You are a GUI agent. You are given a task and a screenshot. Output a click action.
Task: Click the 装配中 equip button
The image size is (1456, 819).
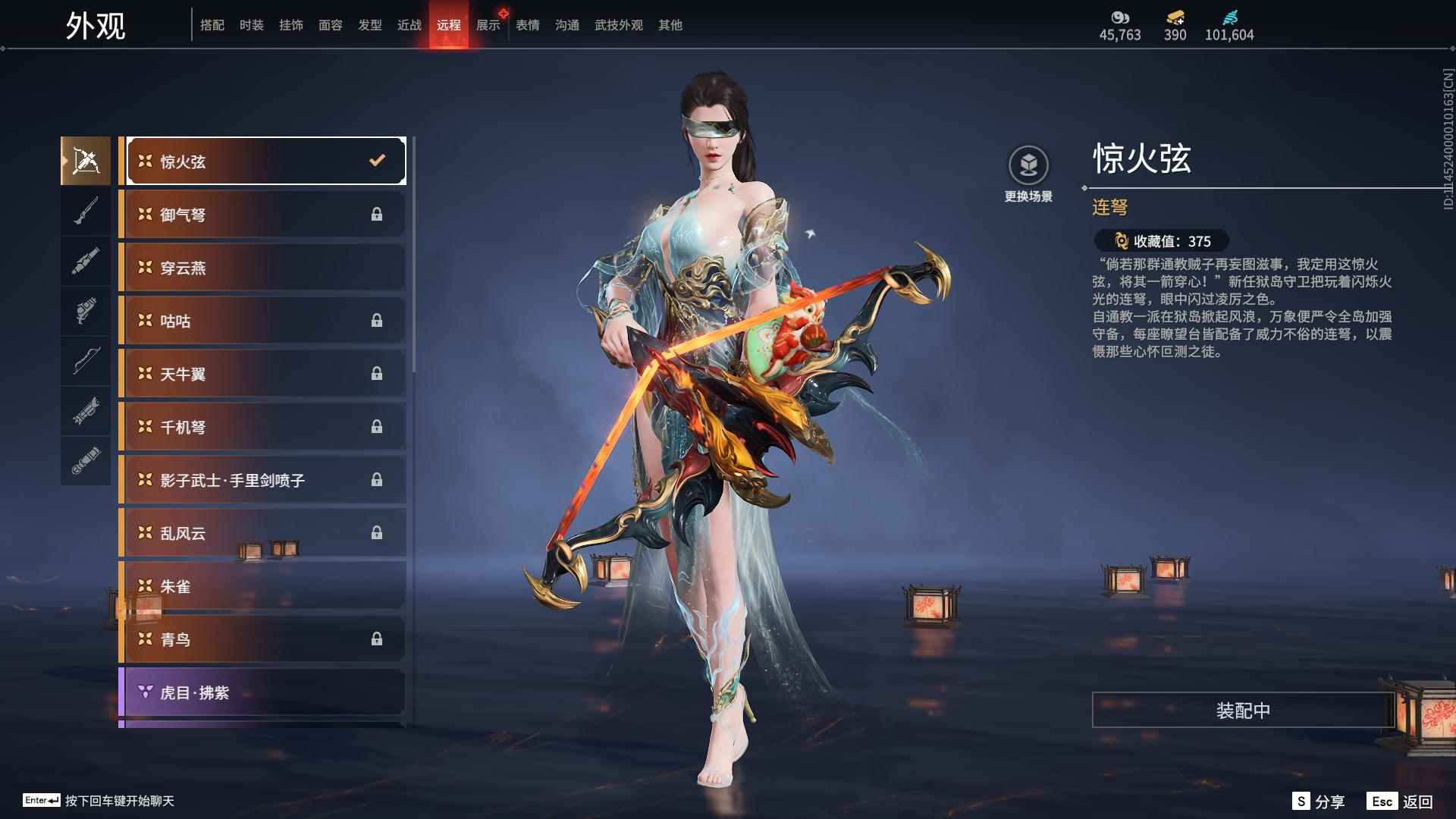coord(1243,711)
